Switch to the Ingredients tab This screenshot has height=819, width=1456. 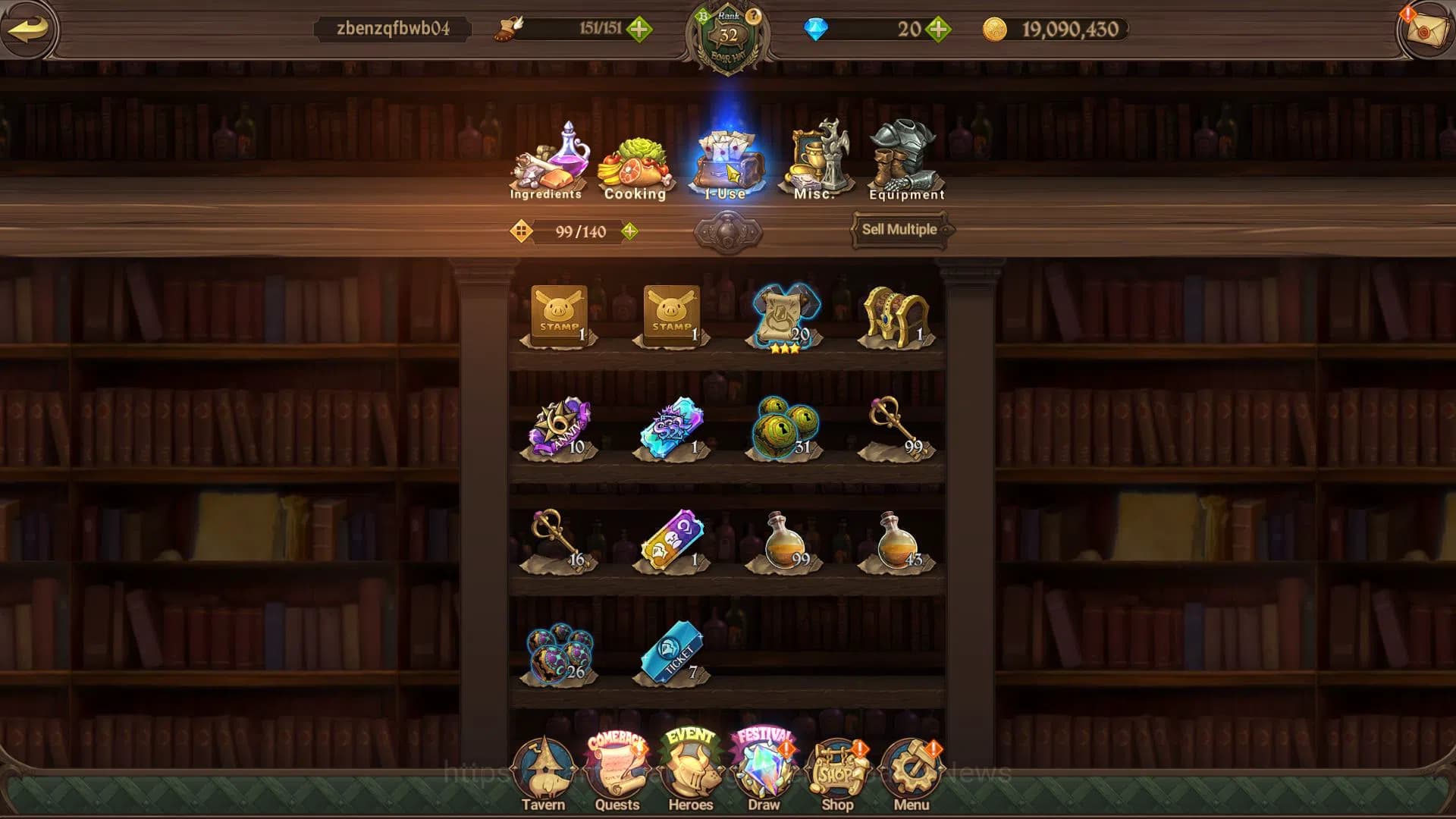click(x=547, y=163)
